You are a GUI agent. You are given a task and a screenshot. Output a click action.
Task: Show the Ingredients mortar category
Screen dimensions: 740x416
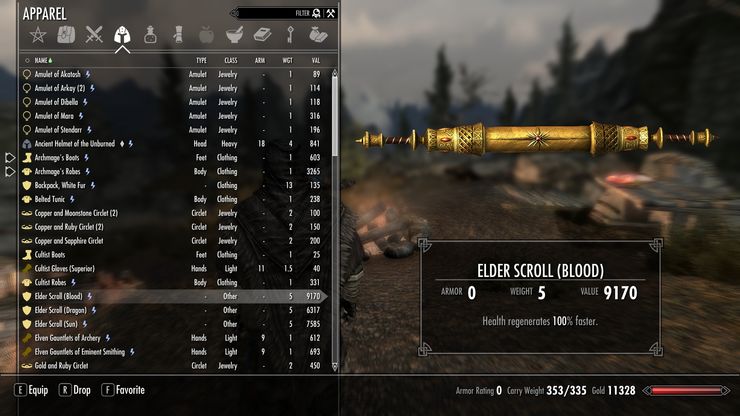[x=233, y=36]
